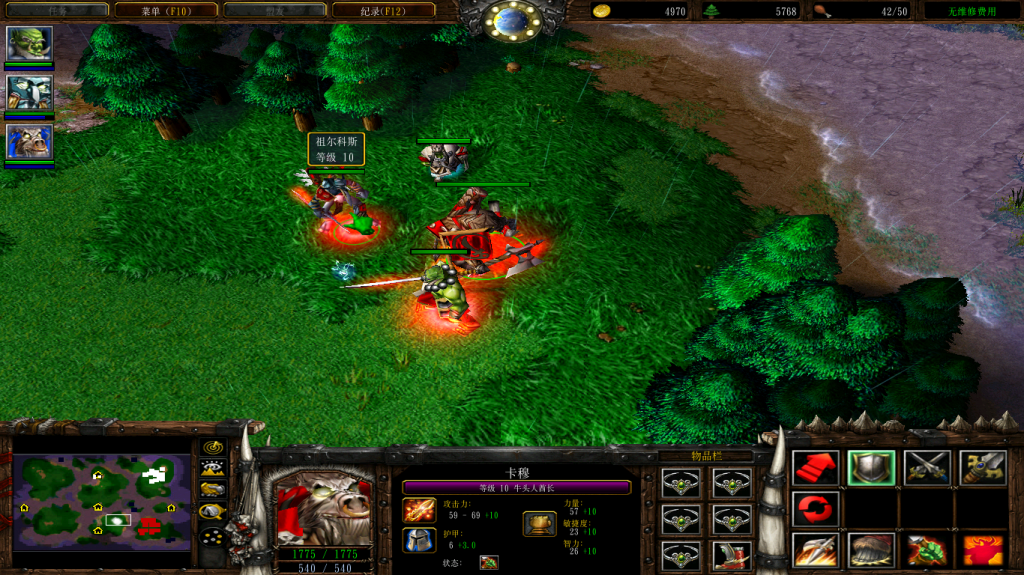This screenshot has width=1024, height=575.
Task: Toggle minimap terrain display button
Action: click(212, 468)
